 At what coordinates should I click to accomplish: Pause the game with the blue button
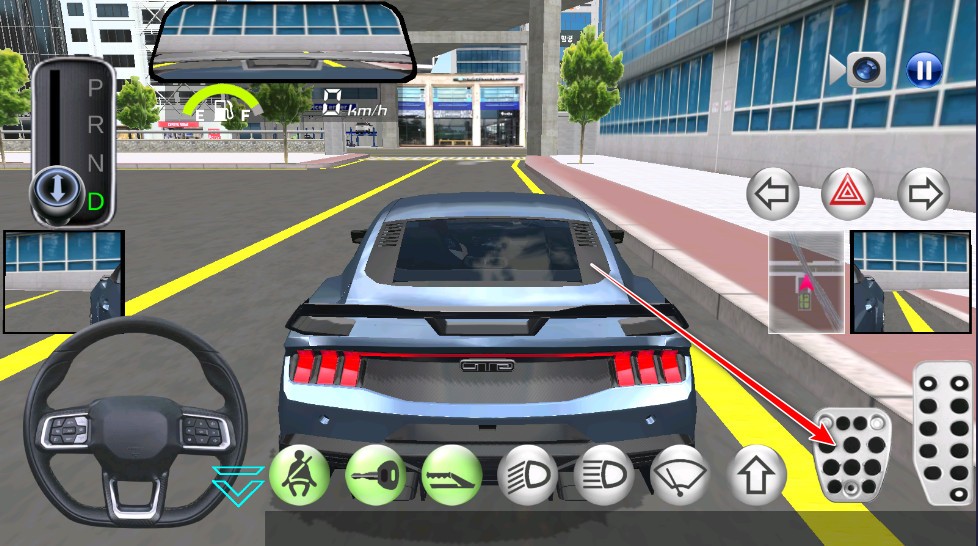924,70
